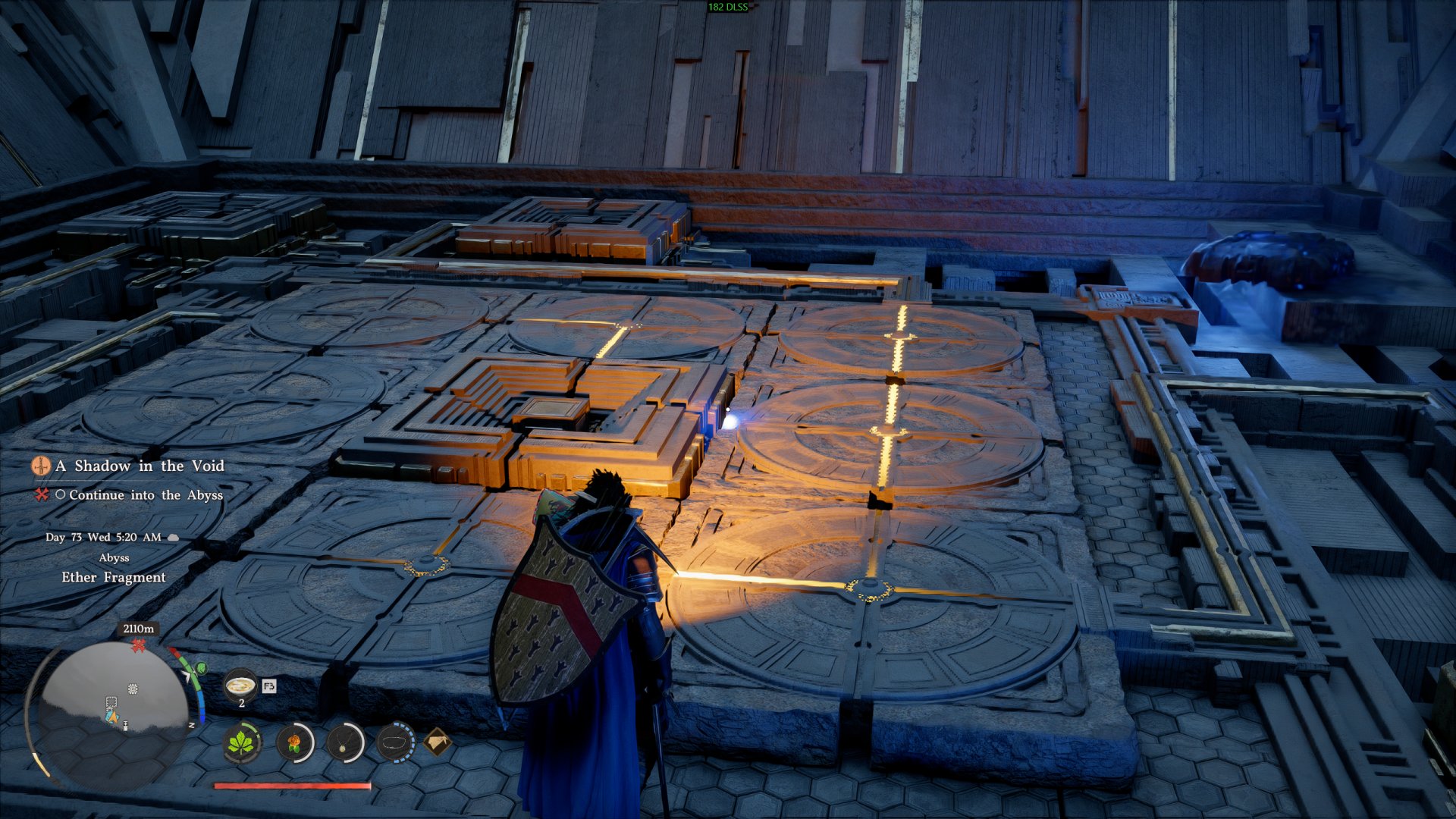Image resolution: width=1456 pixels, height=819 pixels.
Task: Select the A Shadow in the Void quest tracker
Action: pos(140,466)
